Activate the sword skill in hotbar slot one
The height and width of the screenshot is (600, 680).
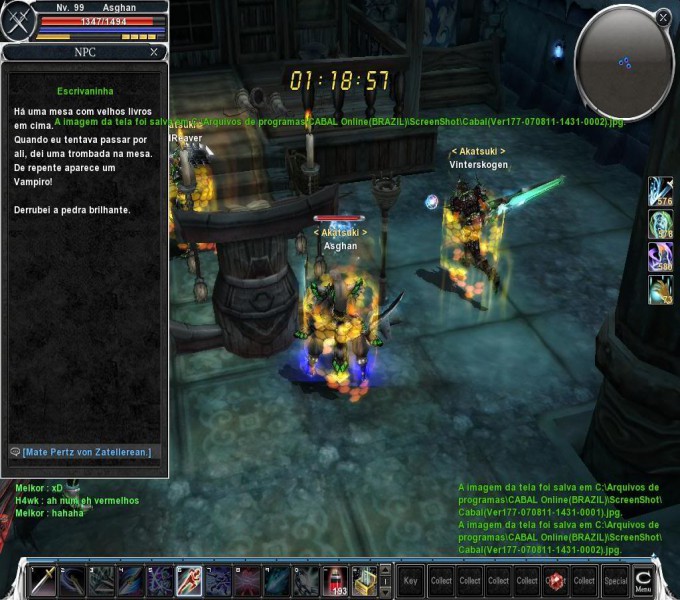43,580
